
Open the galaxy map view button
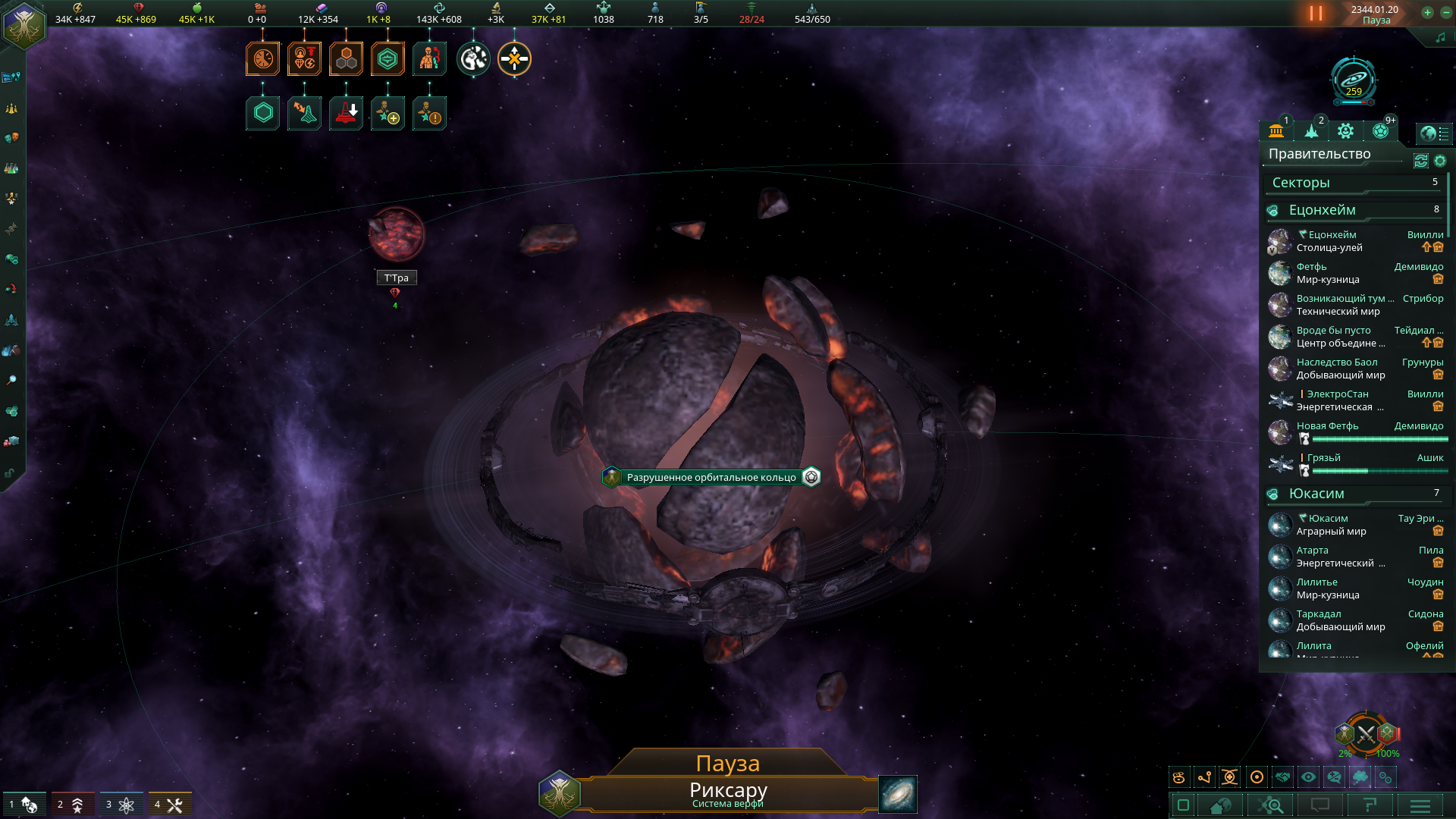tap(898, 794)
